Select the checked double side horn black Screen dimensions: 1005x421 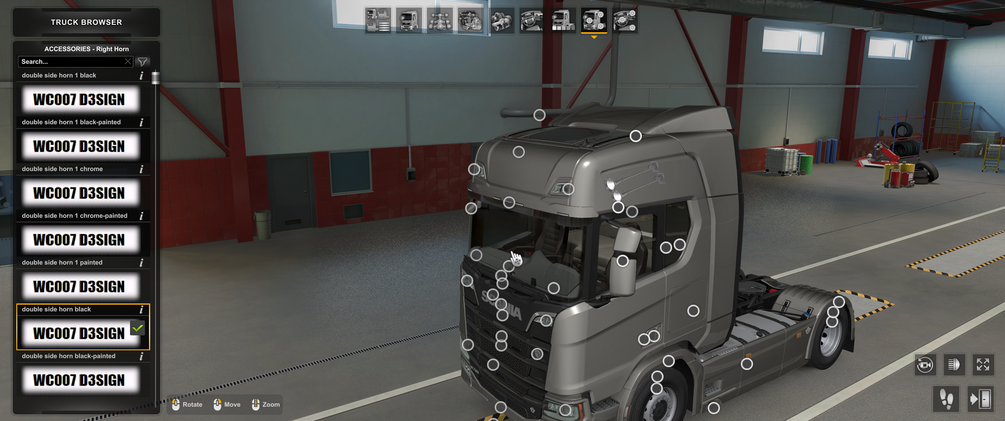coord(79,333)
